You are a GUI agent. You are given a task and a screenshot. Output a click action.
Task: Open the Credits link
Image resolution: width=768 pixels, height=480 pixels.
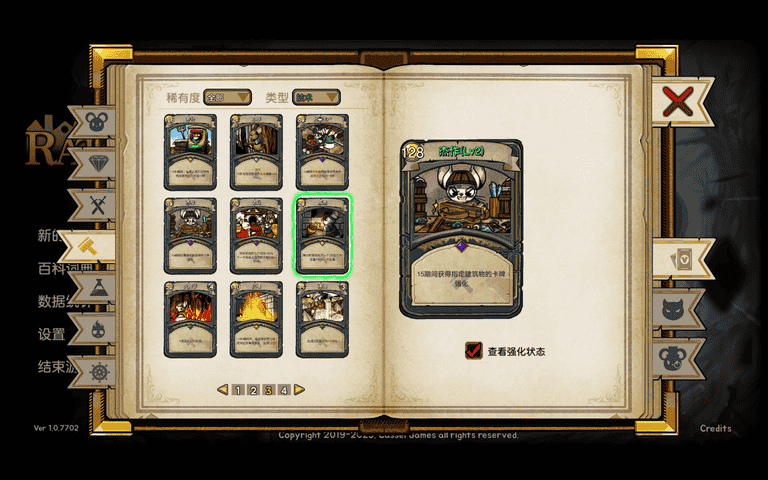715,428
